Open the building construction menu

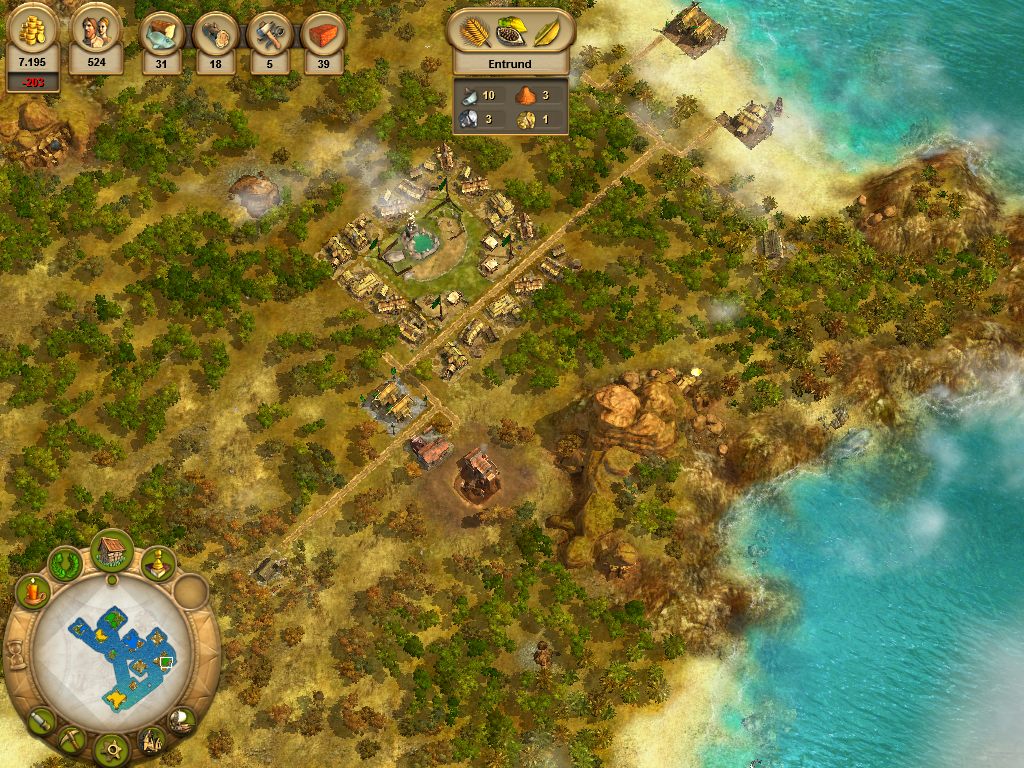pos(112,549)
